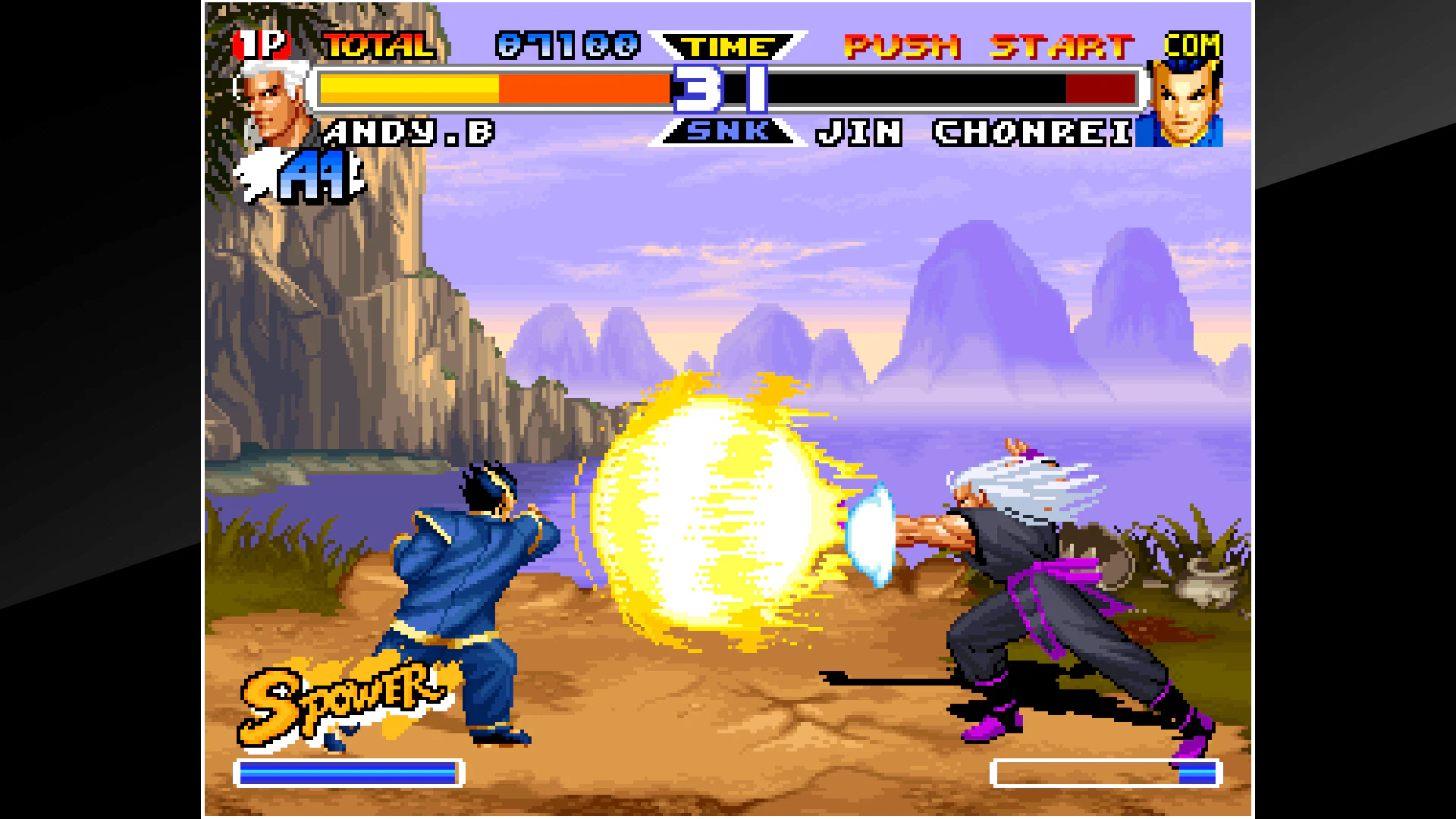Select the ANDY.B name label
This screenshot has height=819, width=1456.
409,133
